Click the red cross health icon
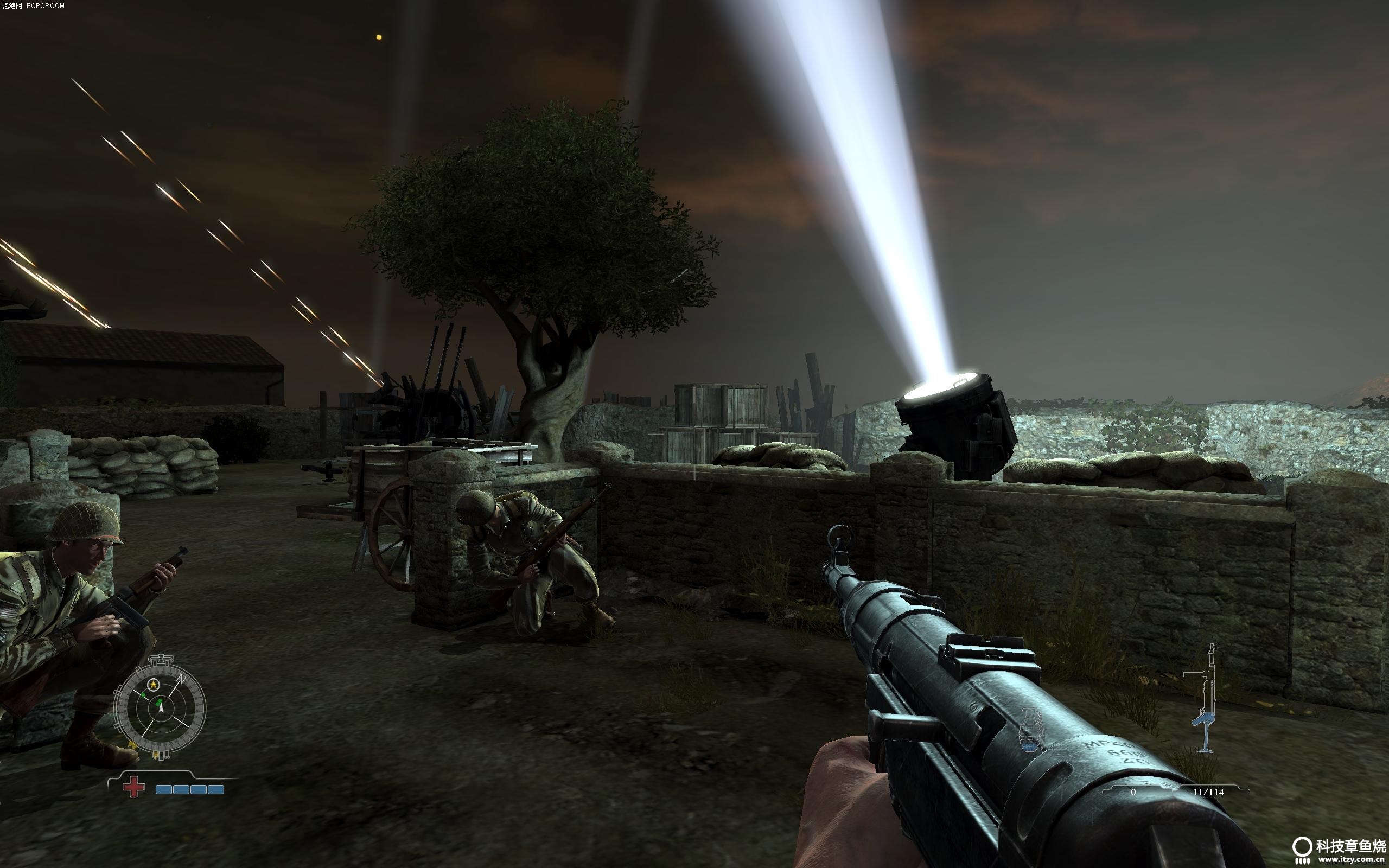 tap(133, 788)
